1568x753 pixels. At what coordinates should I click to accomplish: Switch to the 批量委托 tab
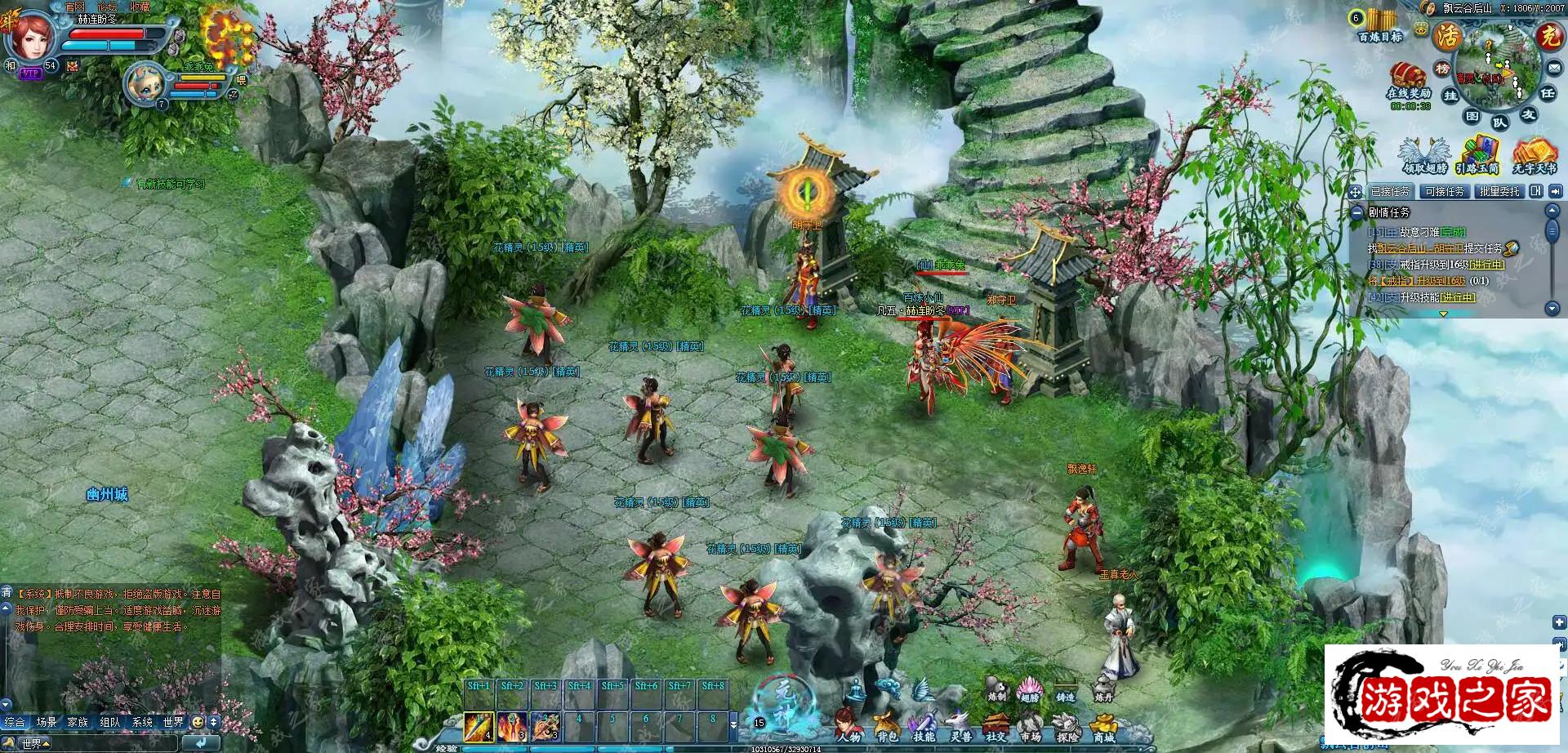(x=1499, y=191)
